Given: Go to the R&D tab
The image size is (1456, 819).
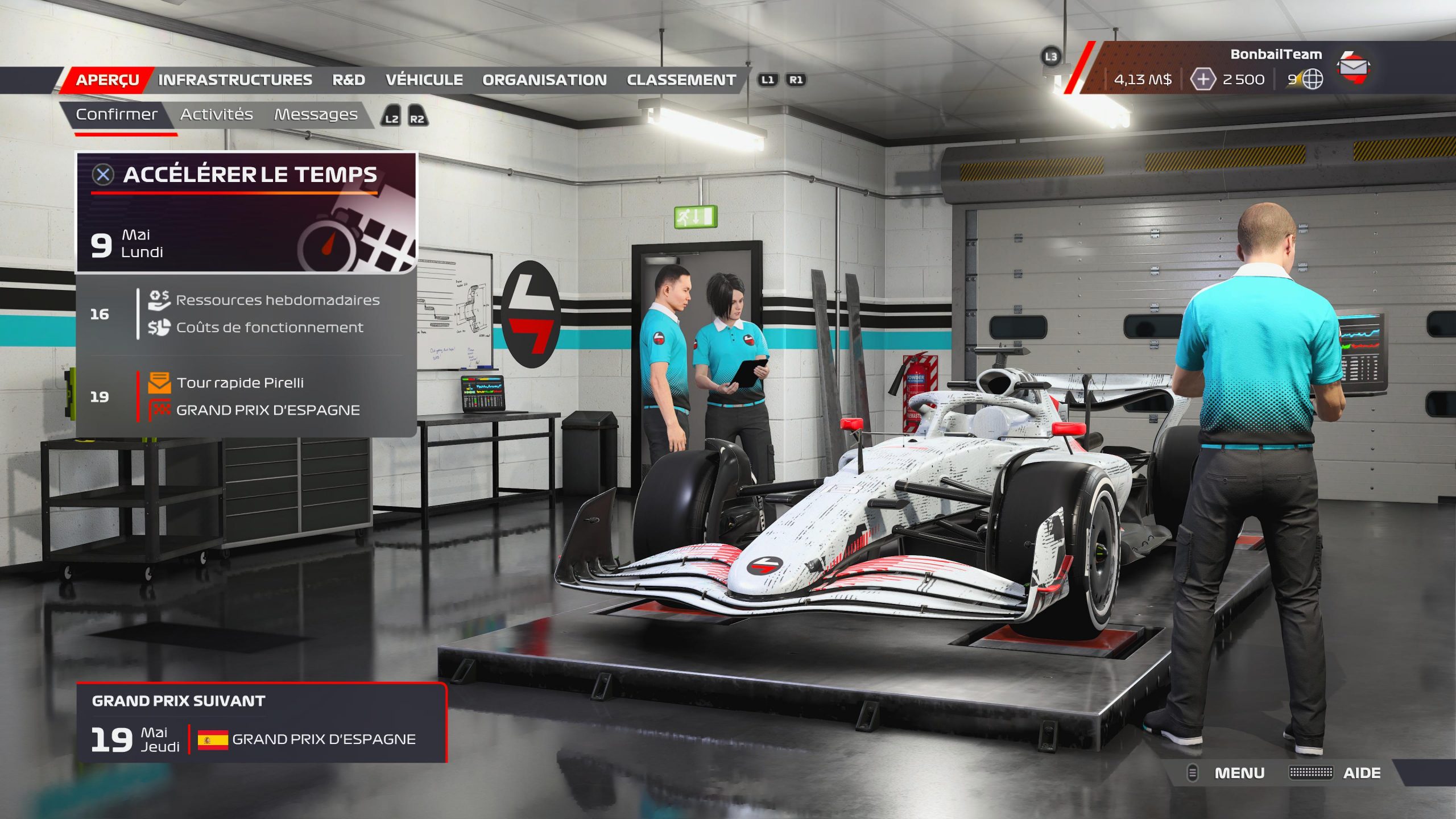Looking at the screenshot, I should pyautogui.click(x=349, y=80).
